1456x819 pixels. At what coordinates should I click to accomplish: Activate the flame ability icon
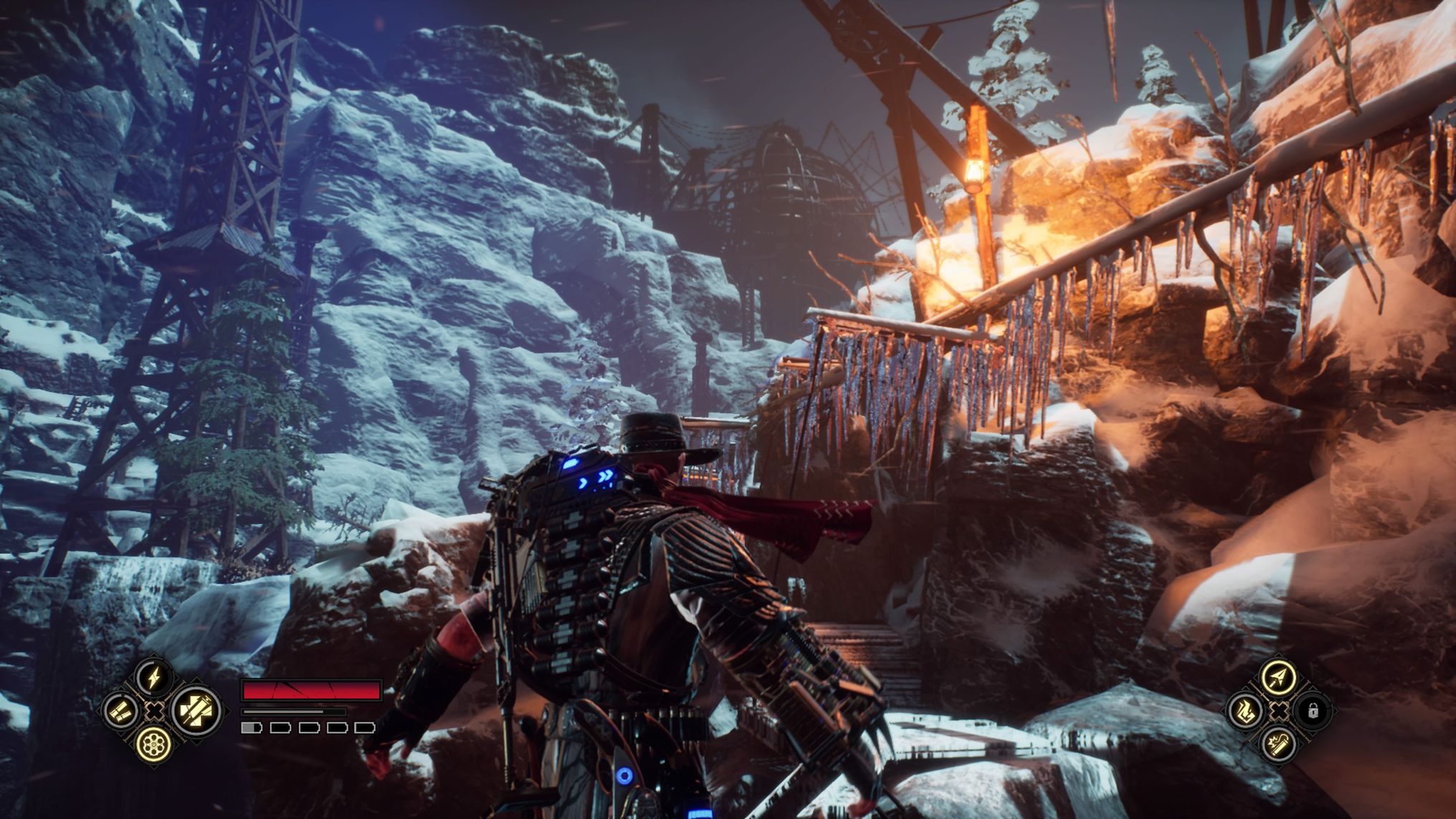pos(1245,711)
